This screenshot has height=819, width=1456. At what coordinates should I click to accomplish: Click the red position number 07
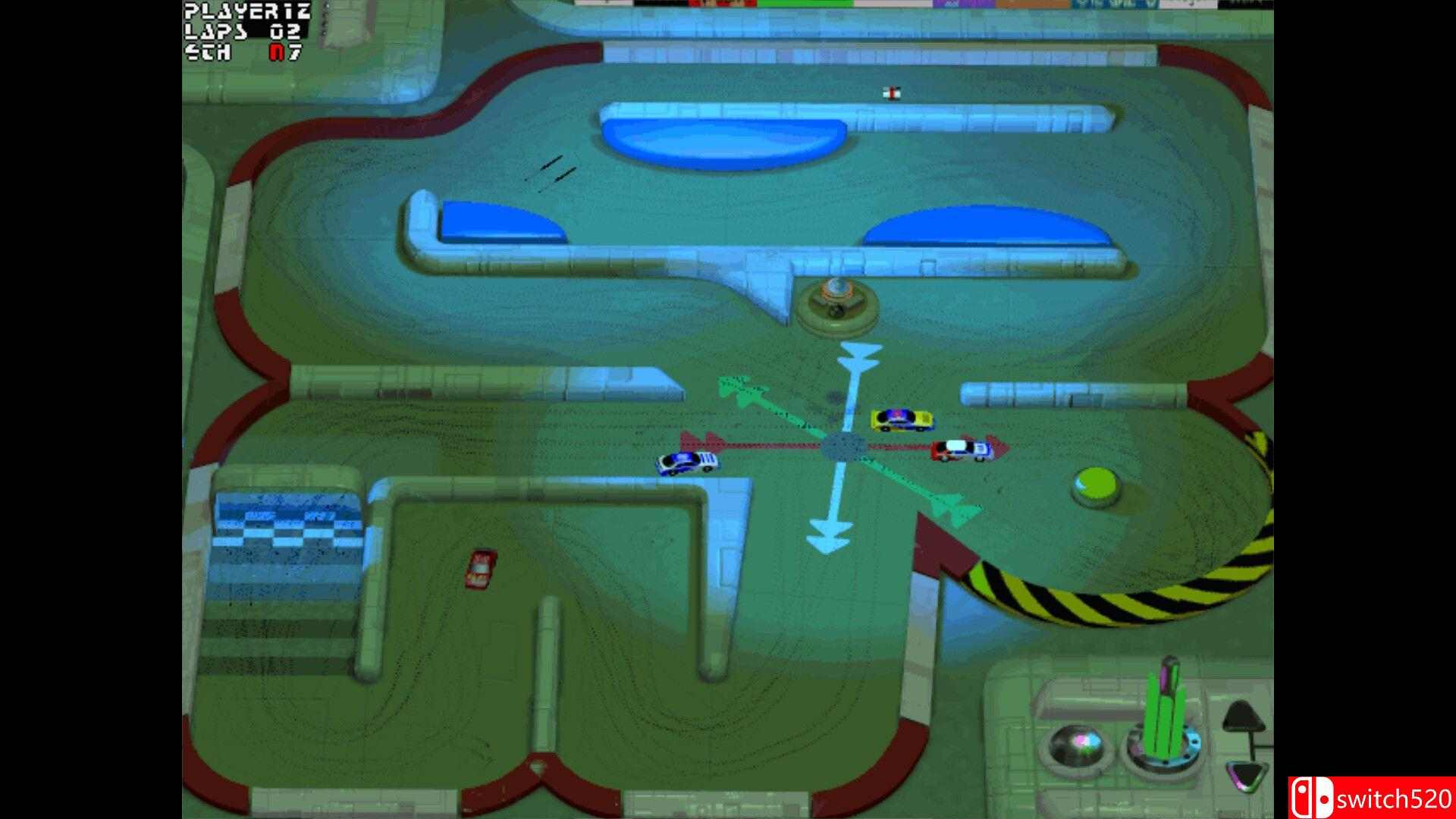coord(282,53)
